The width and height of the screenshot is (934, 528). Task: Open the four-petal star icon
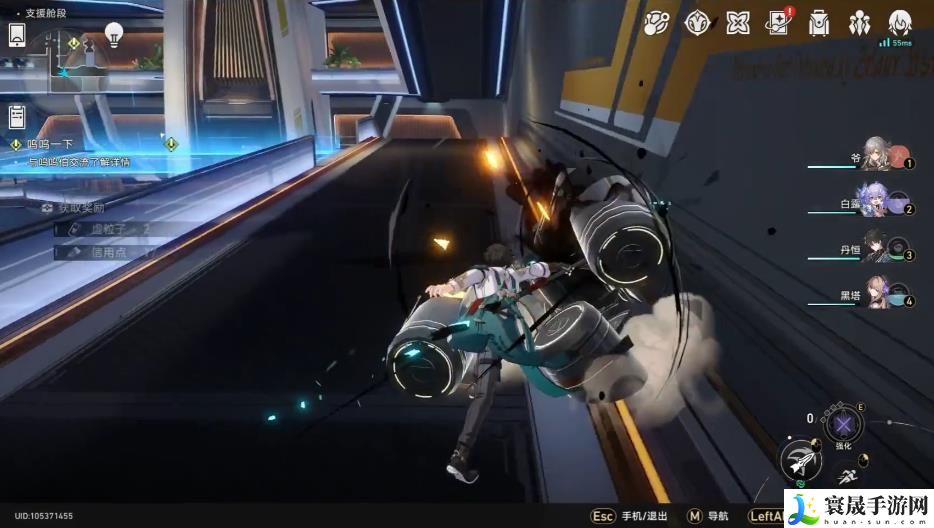[x=738, y=23]
